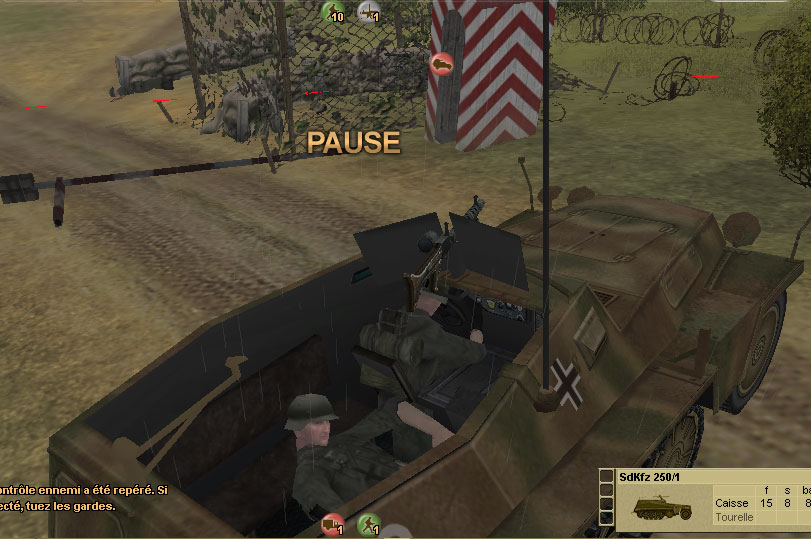Click the grey gun unit marker

coord(369,12)
